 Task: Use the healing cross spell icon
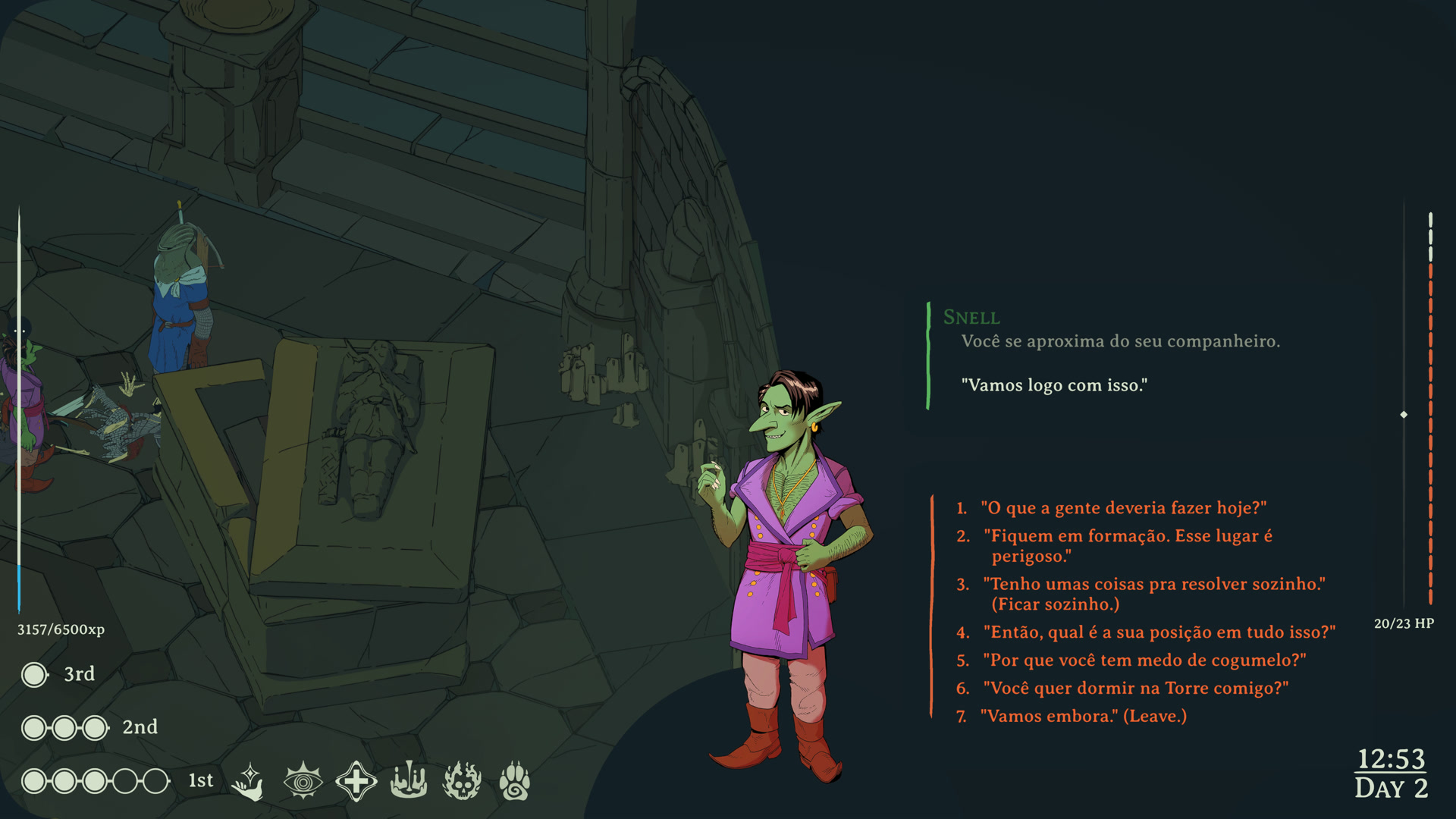[x=356, y=781]
